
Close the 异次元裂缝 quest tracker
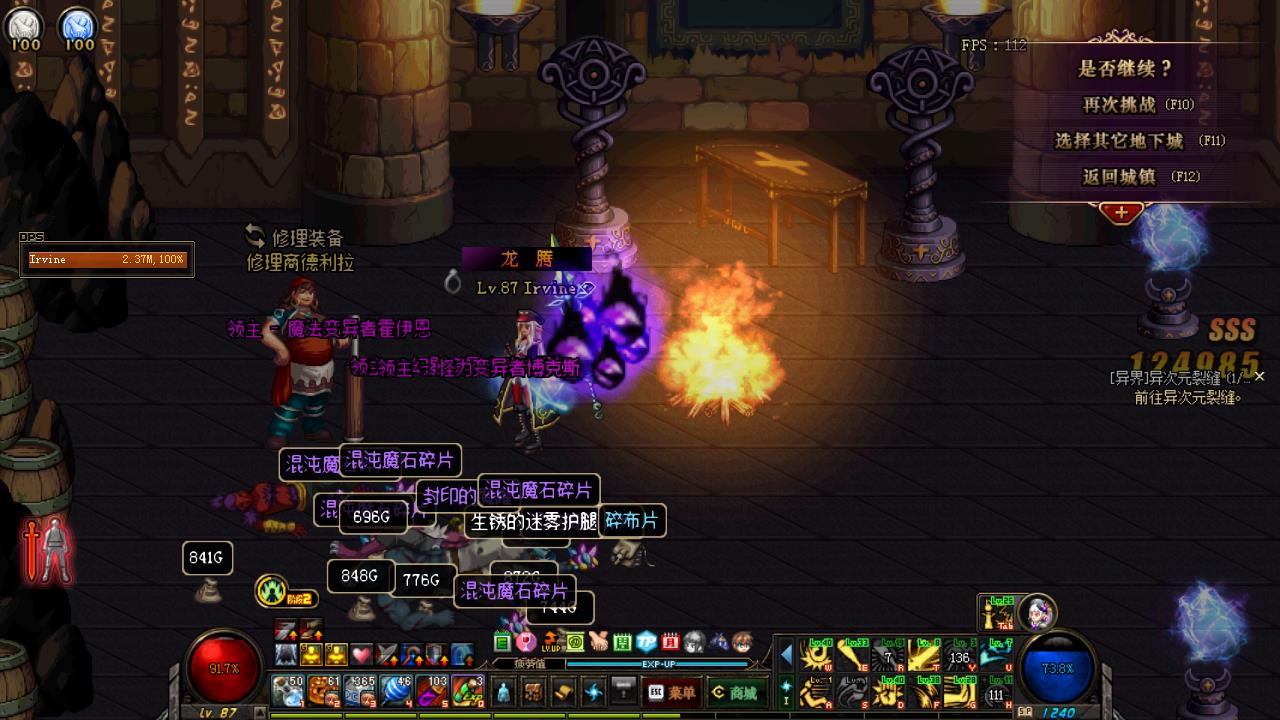(1259, 376)
